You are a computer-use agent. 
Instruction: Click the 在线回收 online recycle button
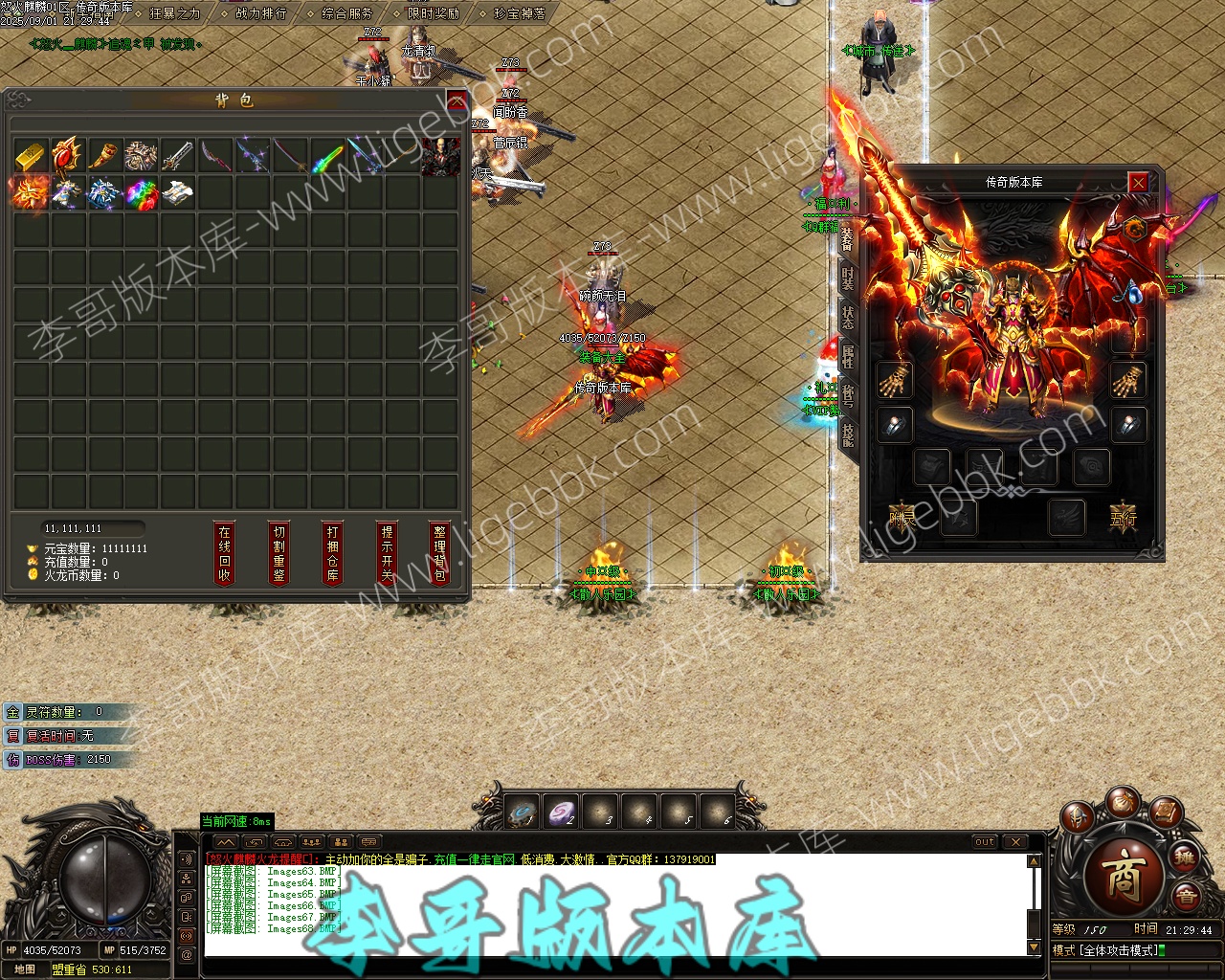[225, 553]
